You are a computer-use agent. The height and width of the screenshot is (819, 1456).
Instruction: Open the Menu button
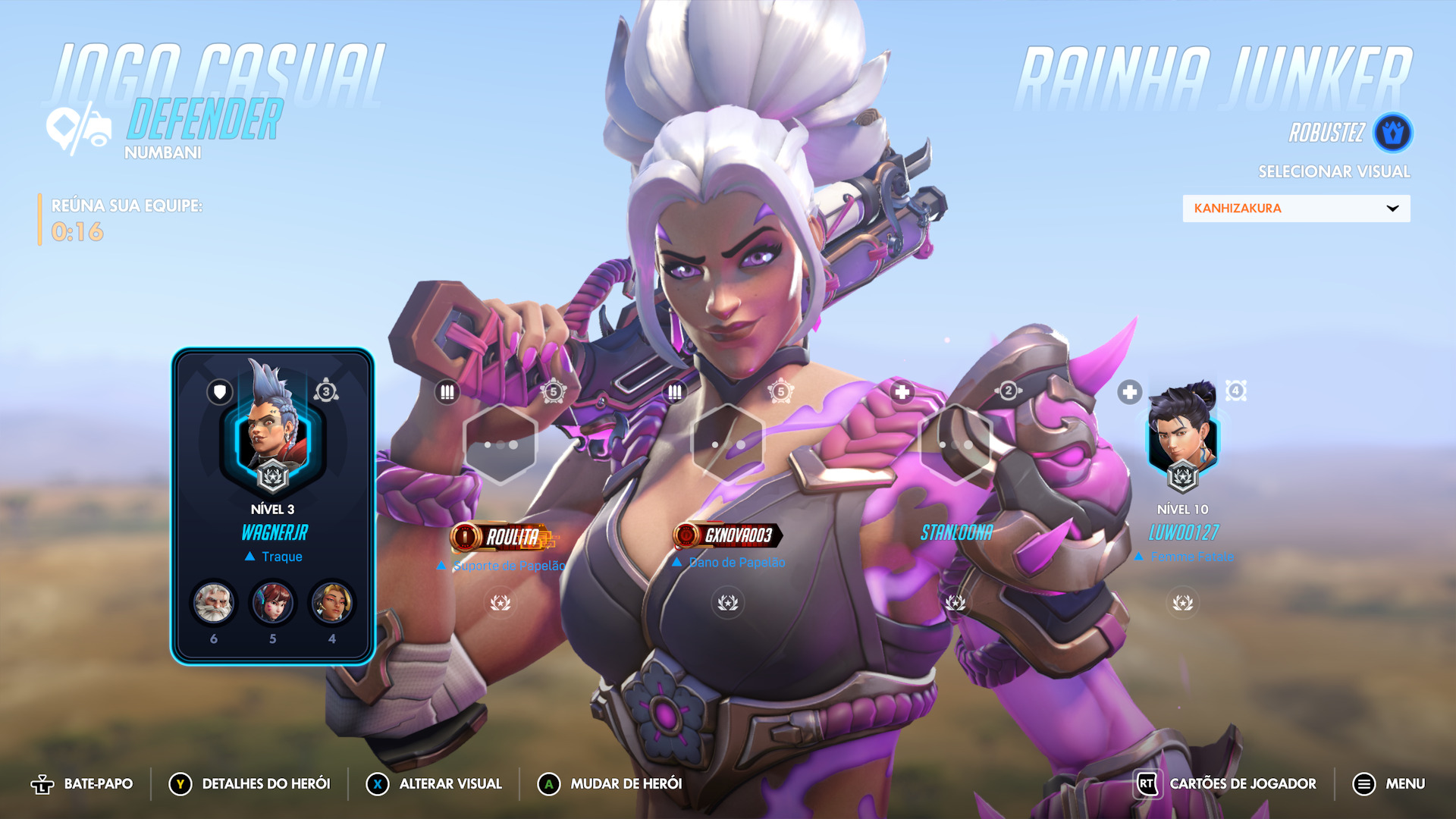pyautogui.click(x=1389, y=784)
